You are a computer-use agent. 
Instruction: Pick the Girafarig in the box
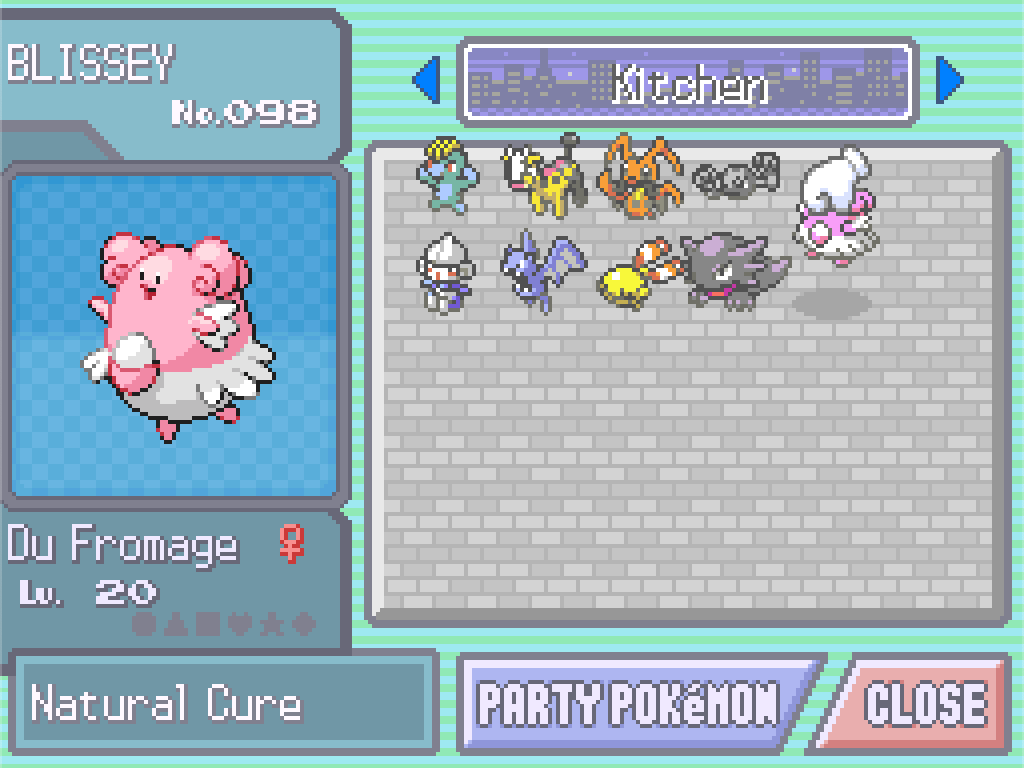tap(544, 177)
